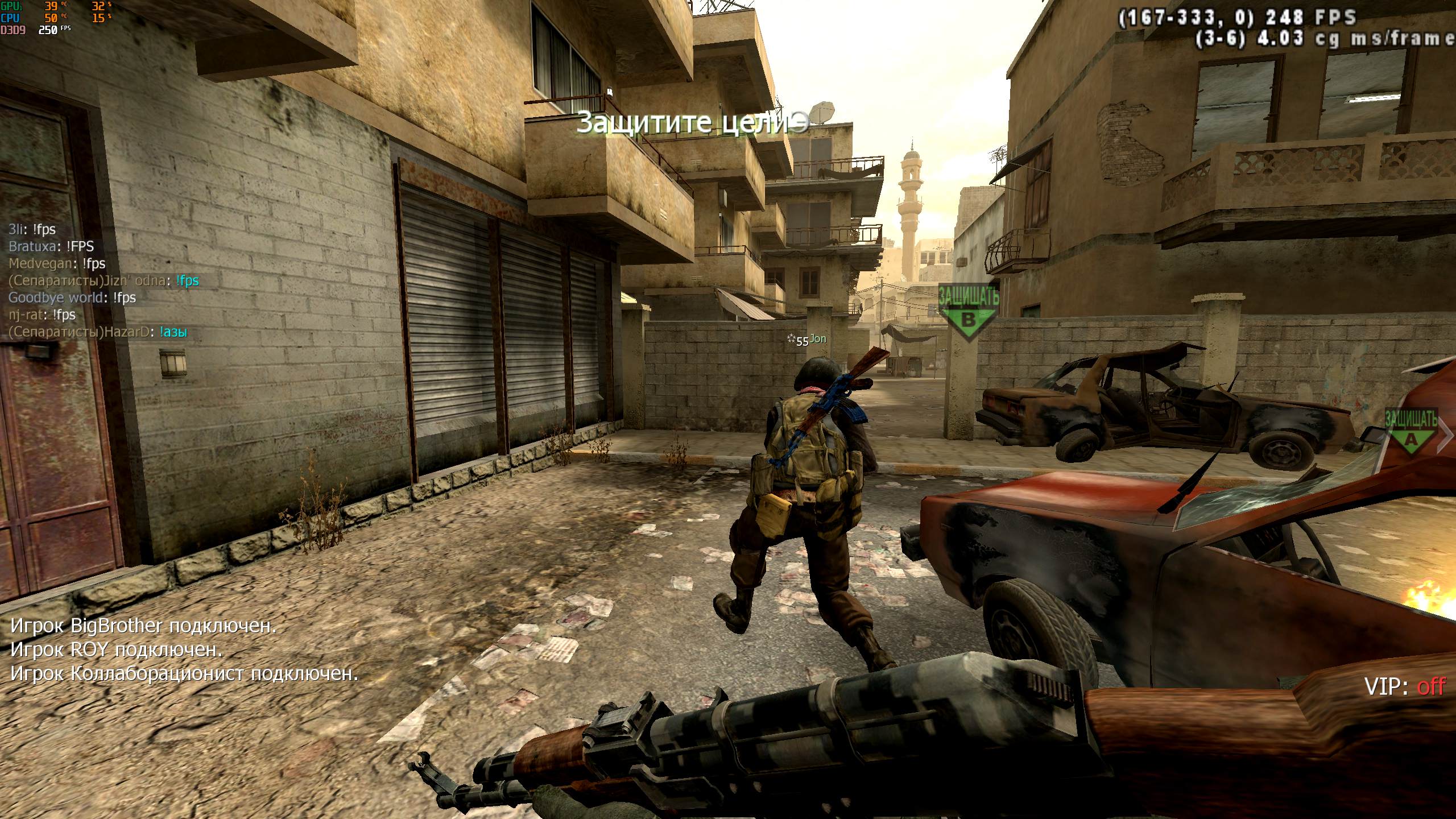The width and height of the screenshot is (1456, 819).
Task: Click the Jon teammate name tag
Action: pyautogui.click(x=817, y=339)
